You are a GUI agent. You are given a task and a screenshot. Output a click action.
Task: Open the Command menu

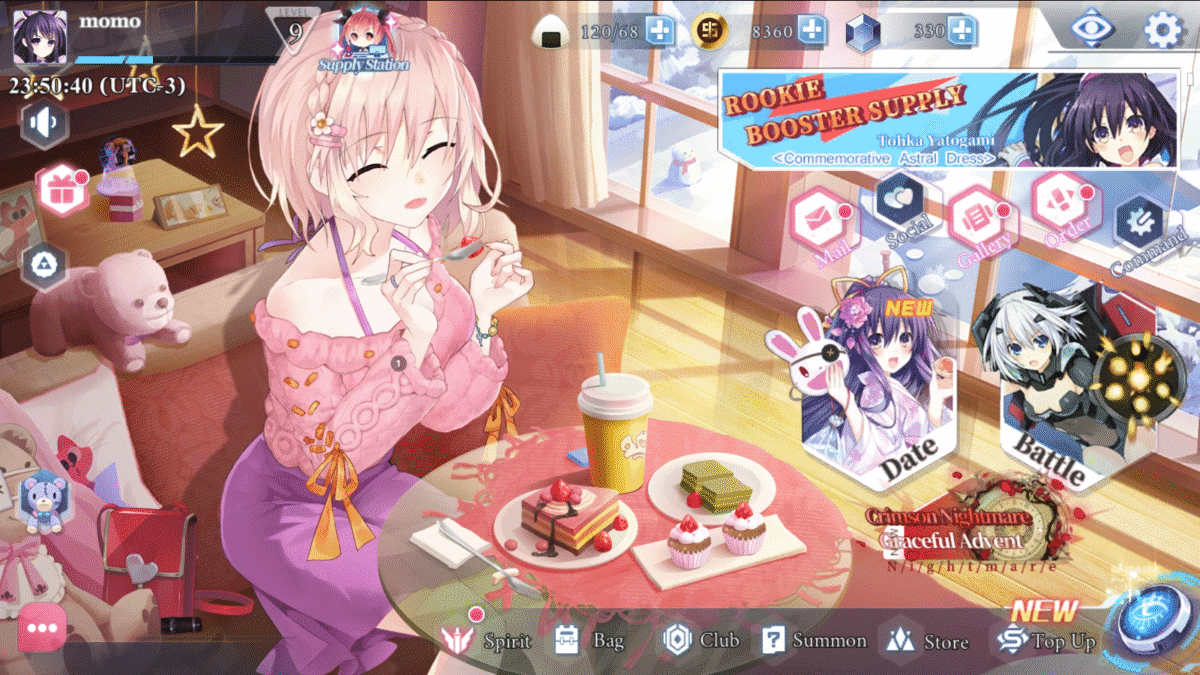(1140, 228)
